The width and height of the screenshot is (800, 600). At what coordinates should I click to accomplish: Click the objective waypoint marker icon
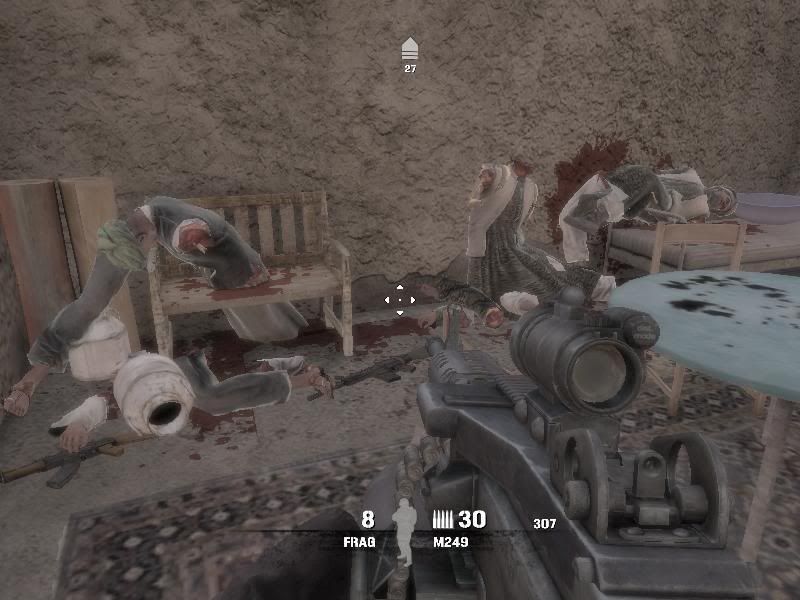[409, 49]
